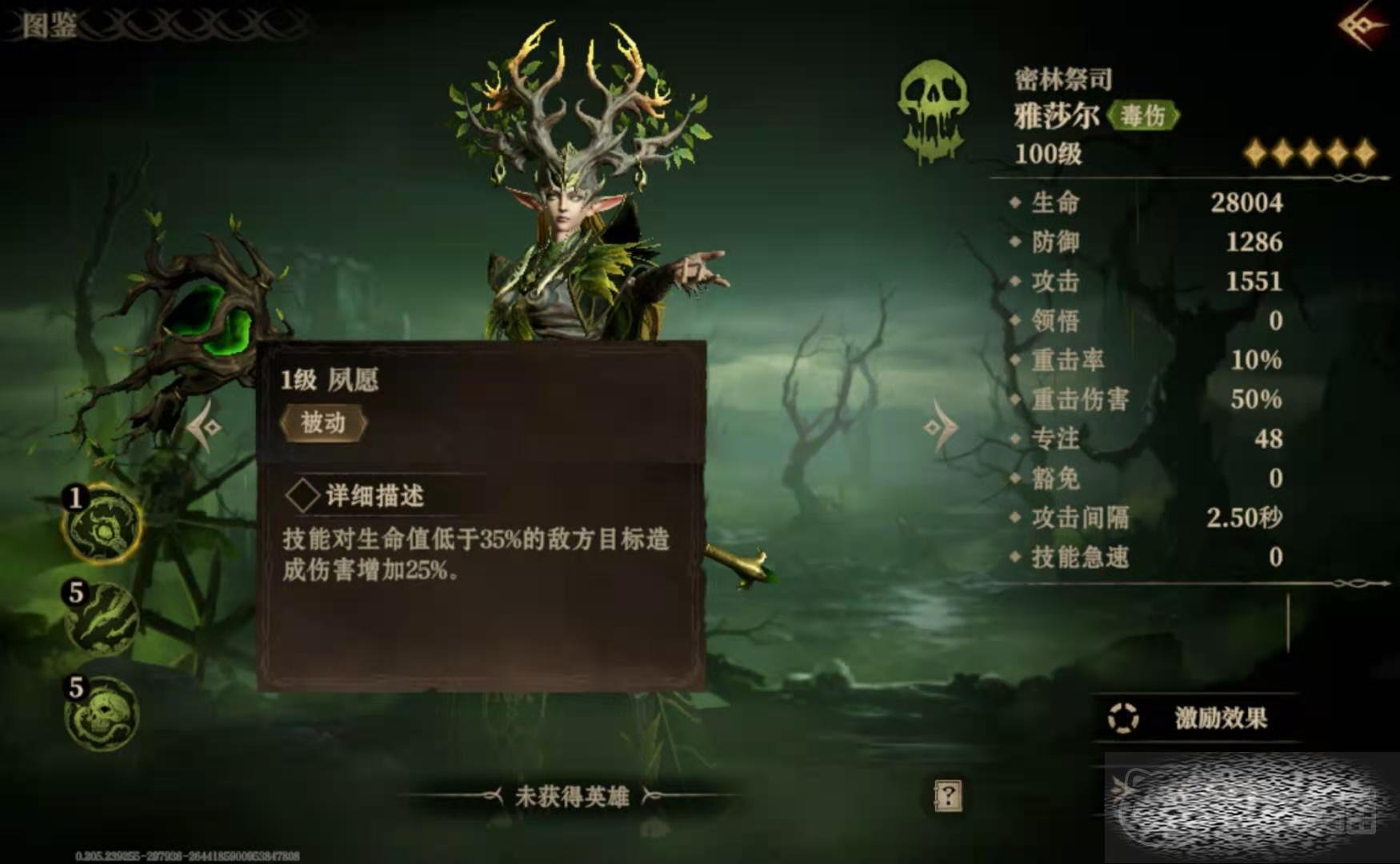This screenshot has width=1400, height=864.
Task: Click the 被动 passive skill tag
Action: tap(323, 422)
